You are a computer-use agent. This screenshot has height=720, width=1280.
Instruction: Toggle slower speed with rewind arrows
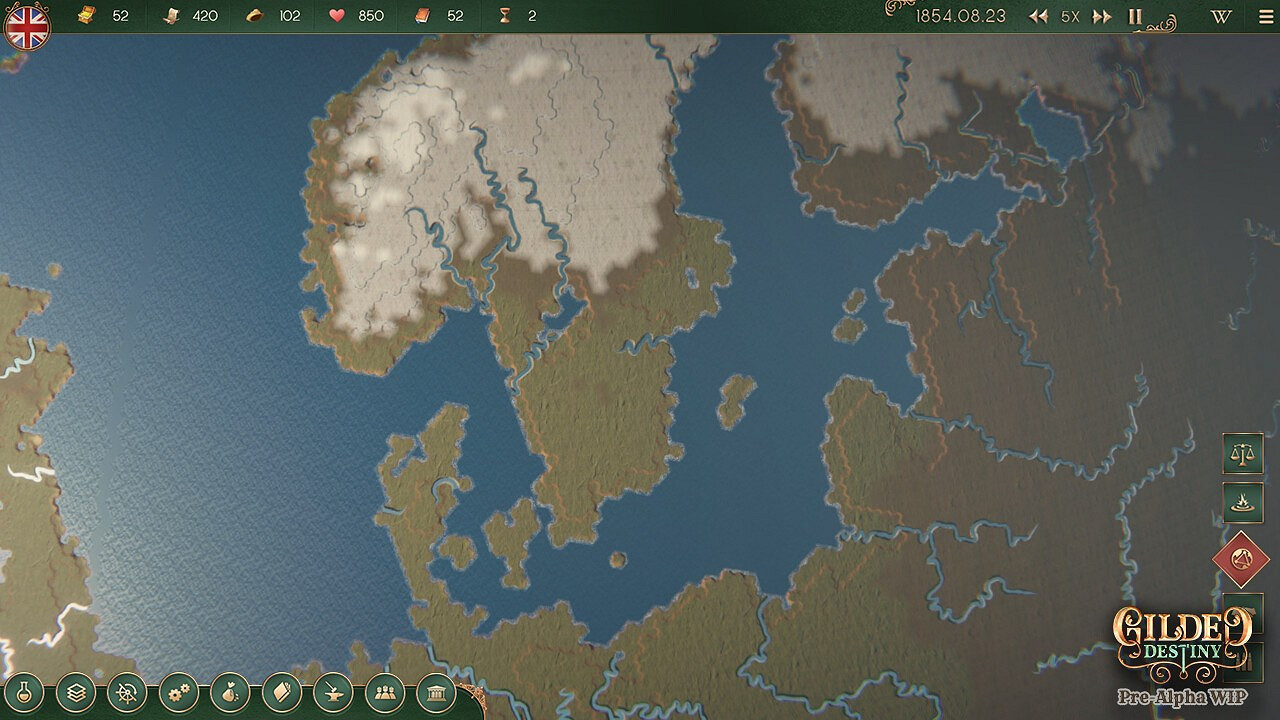point(1038,17)
